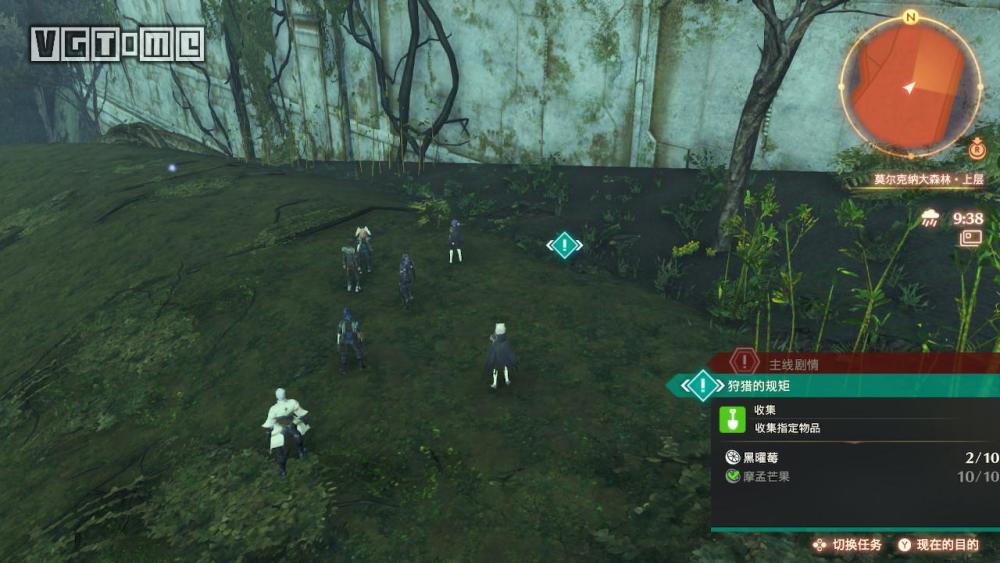This screenshot has width=1000, height=563.
Task: Click the VGTIME watermark logo
Action: coord(117,44)
